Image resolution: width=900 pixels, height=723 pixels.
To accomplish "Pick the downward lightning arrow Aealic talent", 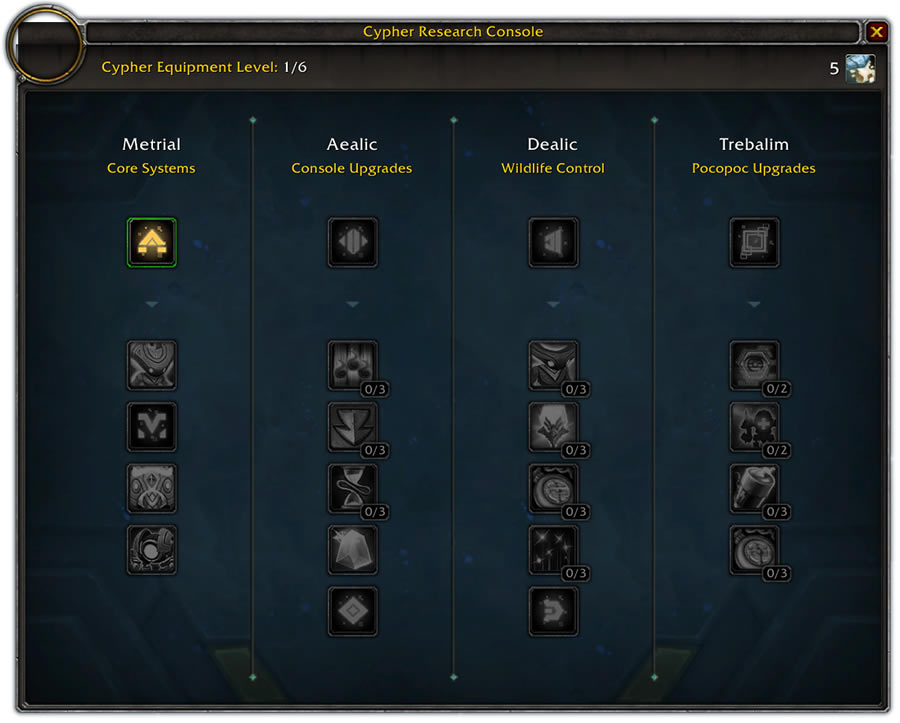I will 352,427.
